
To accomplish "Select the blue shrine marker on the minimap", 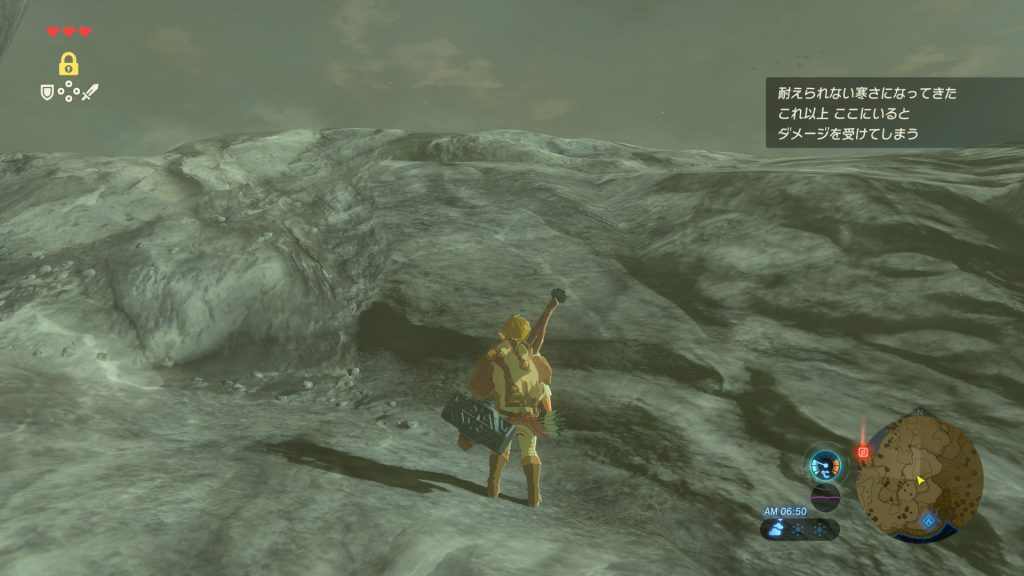I will click(x=929, y=521).
